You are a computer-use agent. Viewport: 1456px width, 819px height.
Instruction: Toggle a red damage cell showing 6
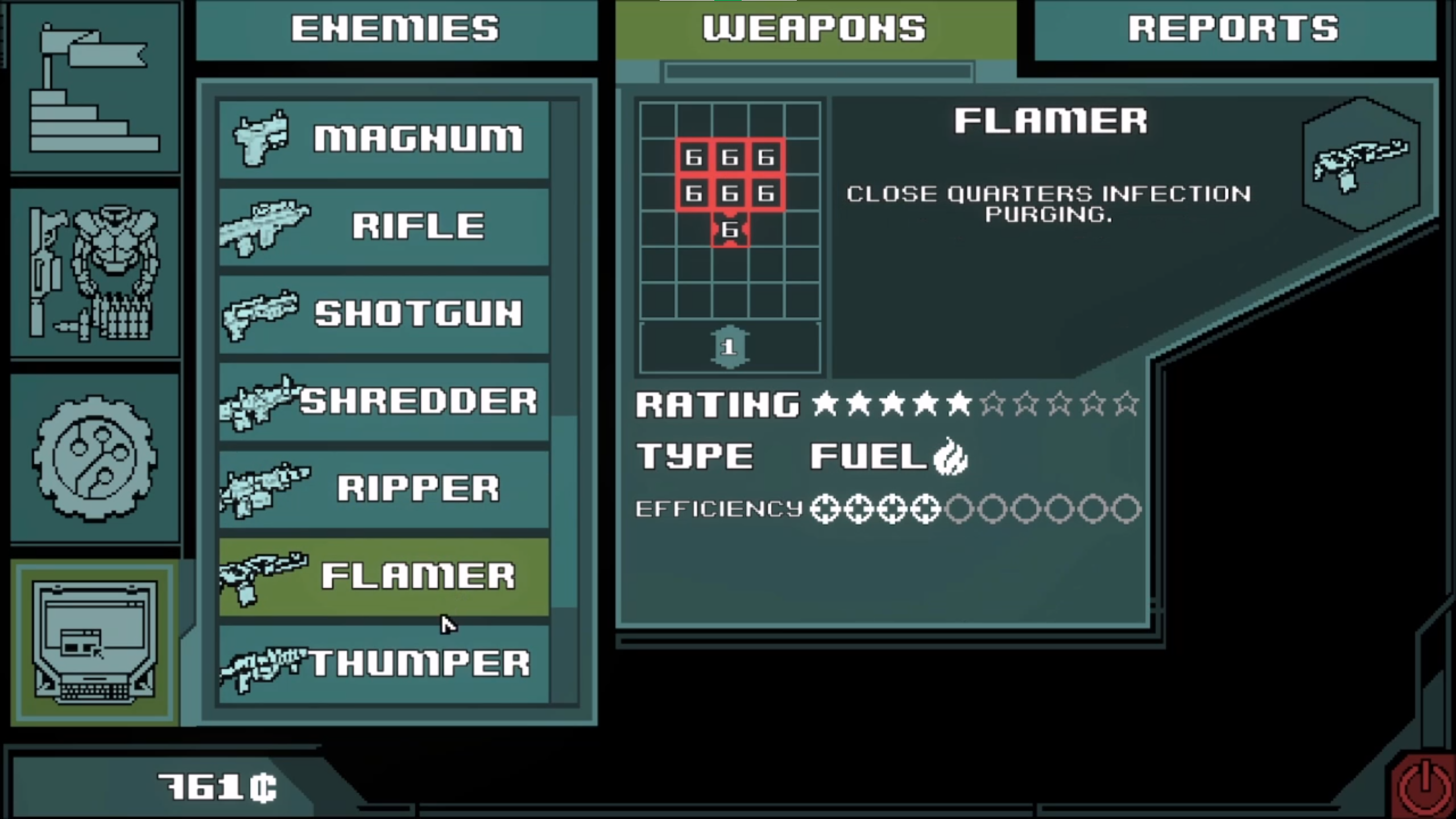(x=731, y=193)
